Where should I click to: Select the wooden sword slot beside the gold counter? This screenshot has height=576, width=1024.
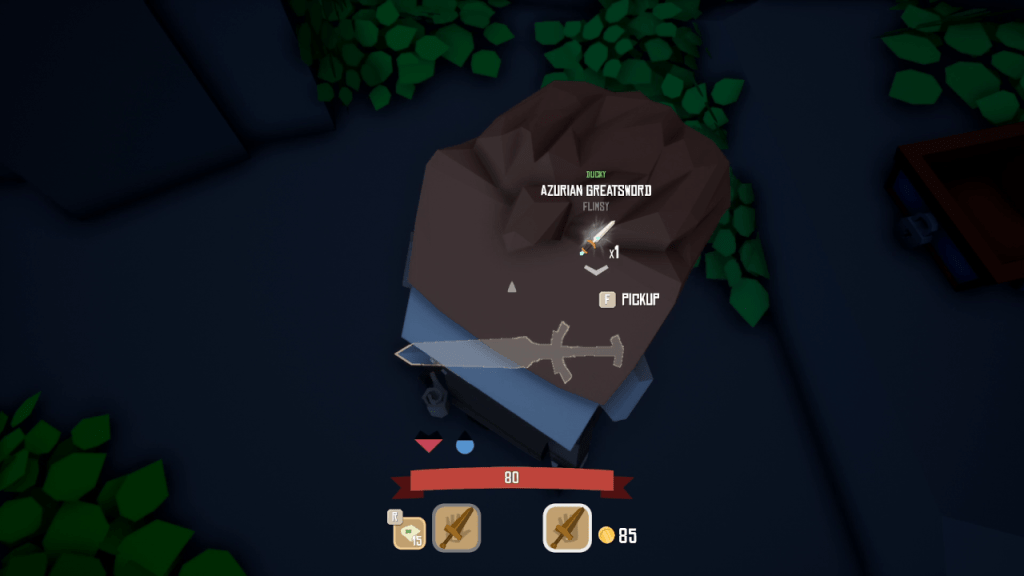[567, 527]
